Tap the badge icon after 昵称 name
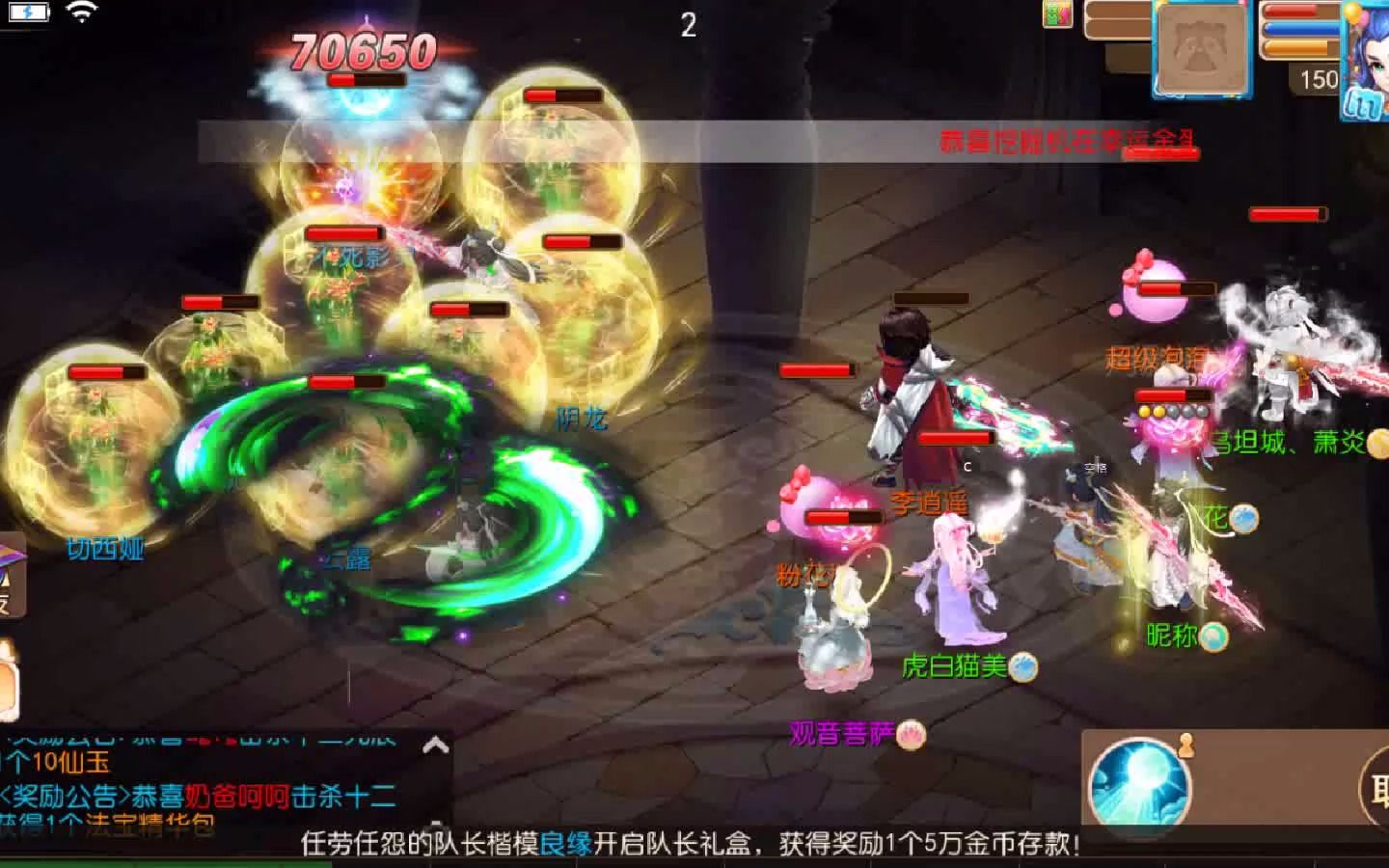1389x868 pixels. [1216, 637]
